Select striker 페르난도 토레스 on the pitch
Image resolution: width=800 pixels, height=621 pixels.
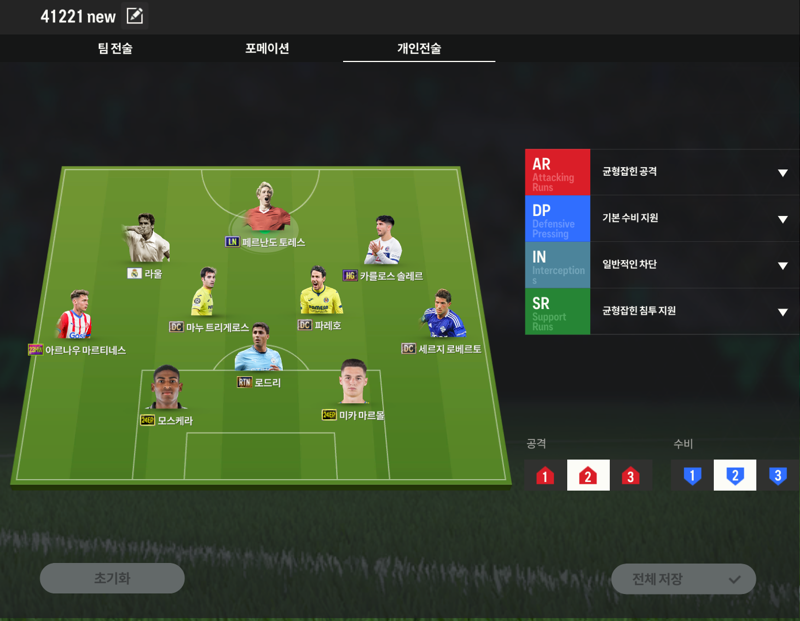(265, 210)
